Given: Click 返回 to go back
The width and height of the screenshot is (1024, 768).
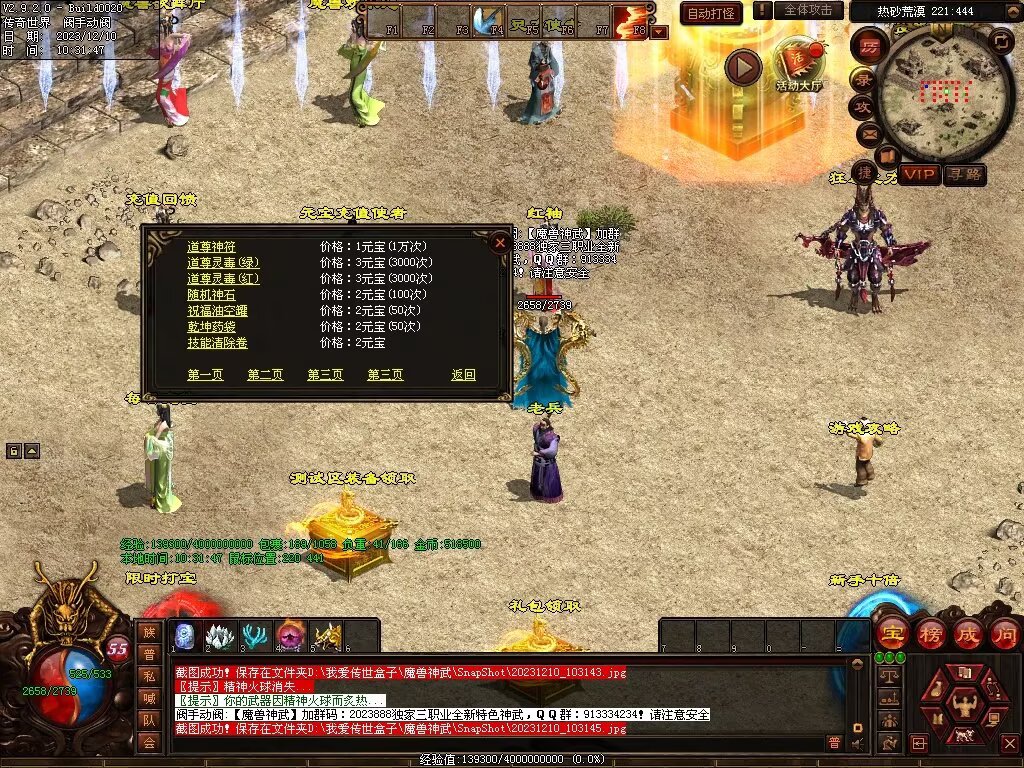Looking at the screenshot, I should [463, 374].
